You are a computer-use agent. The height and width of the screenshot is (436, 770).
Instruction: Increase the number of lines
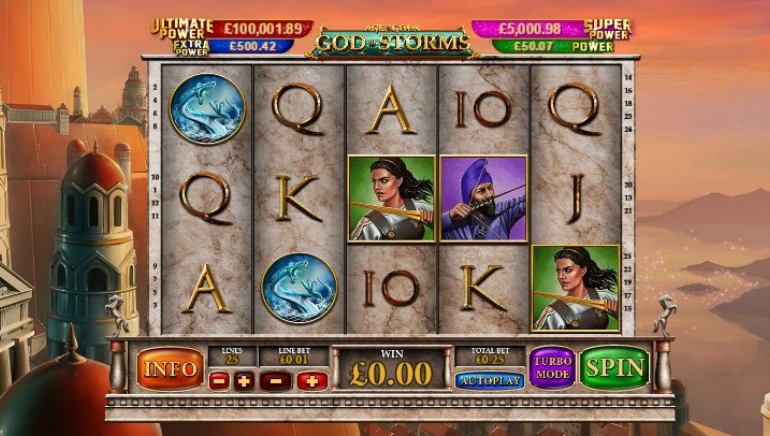(x=244, y=381)
